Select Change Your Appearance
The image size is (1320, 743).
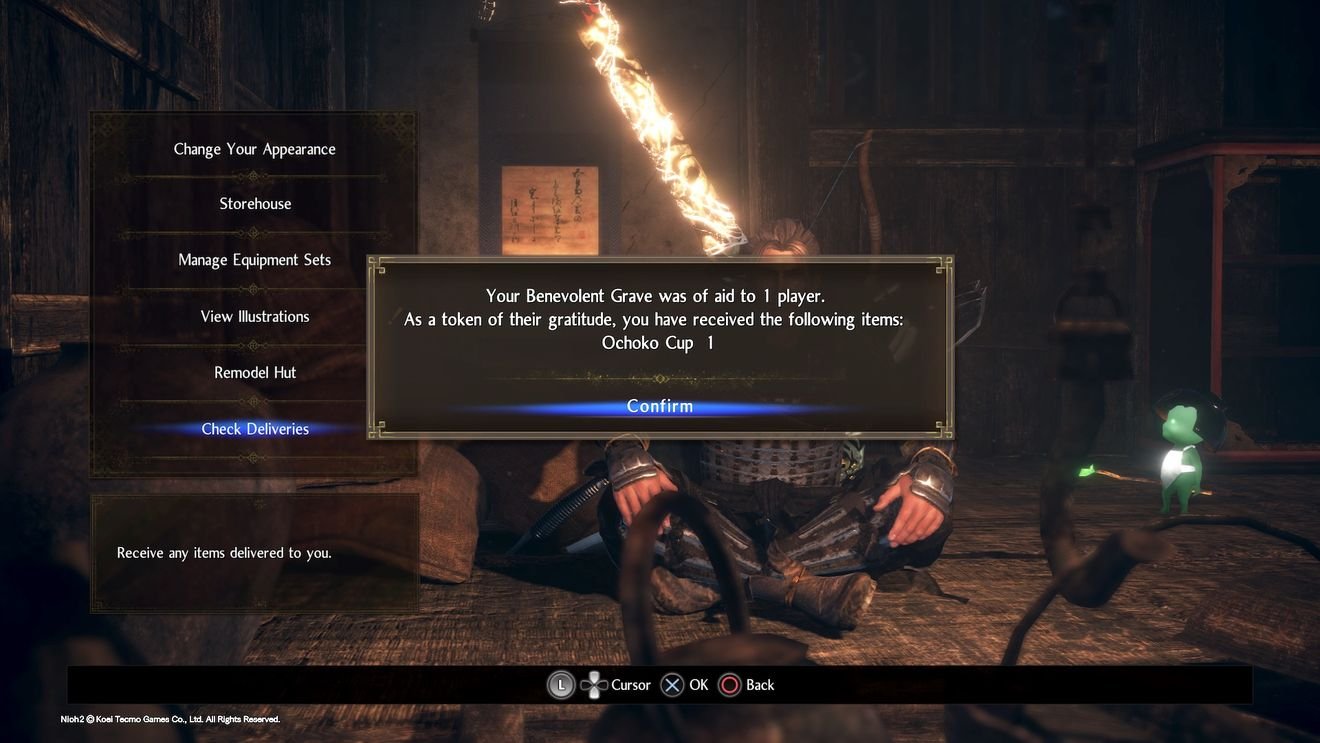click(254, 148)
